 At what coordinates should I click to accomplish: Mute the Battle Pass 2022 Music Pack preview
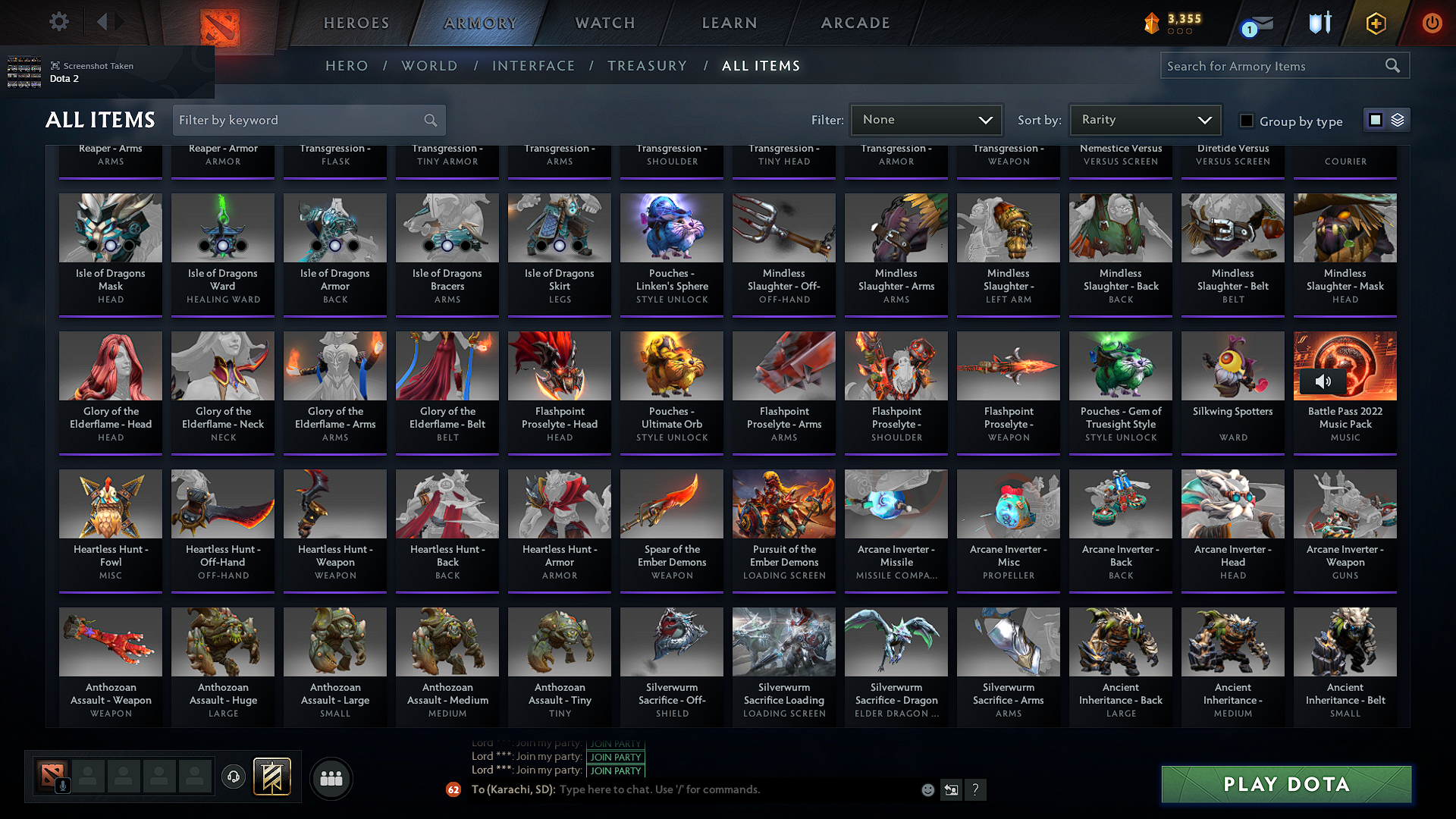click(x=1324, y=381)
